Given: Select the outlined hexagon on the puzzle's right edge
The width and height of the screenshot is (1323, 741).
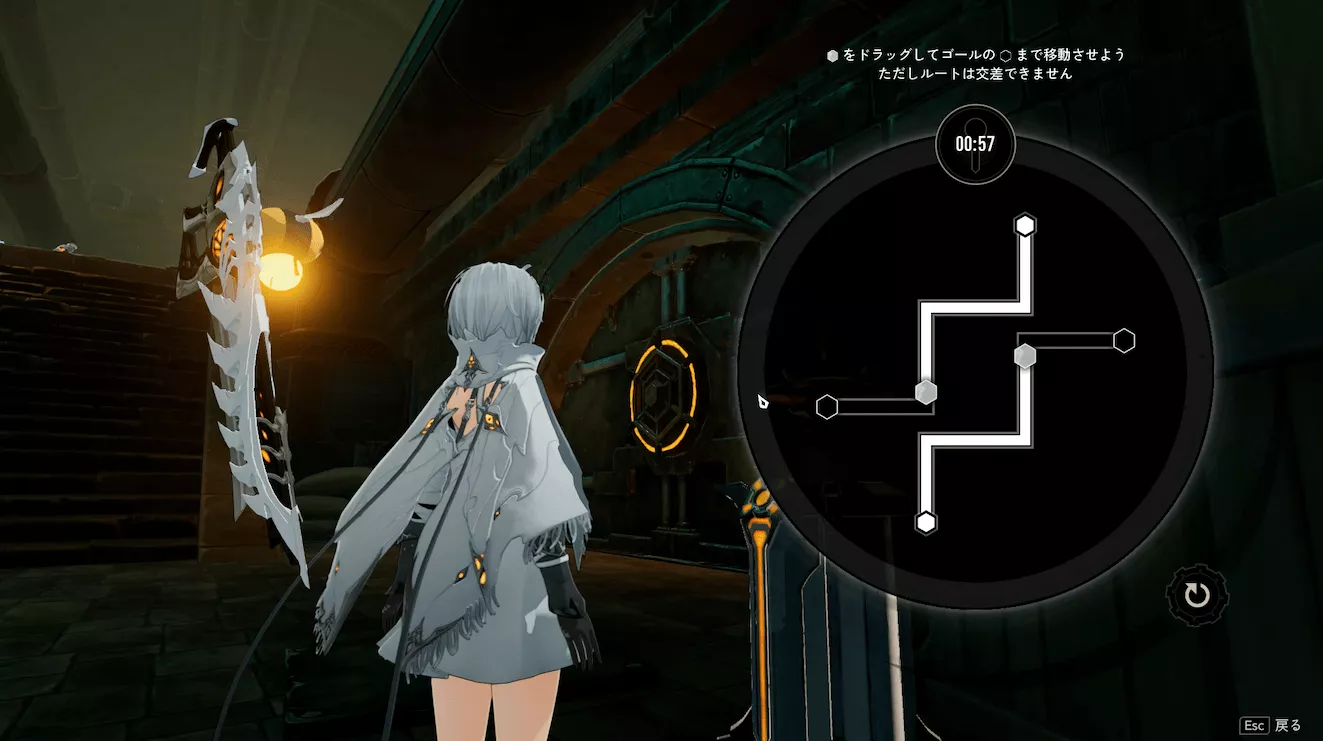Looking at the screenshot, I should click(x=1123, y=341).
